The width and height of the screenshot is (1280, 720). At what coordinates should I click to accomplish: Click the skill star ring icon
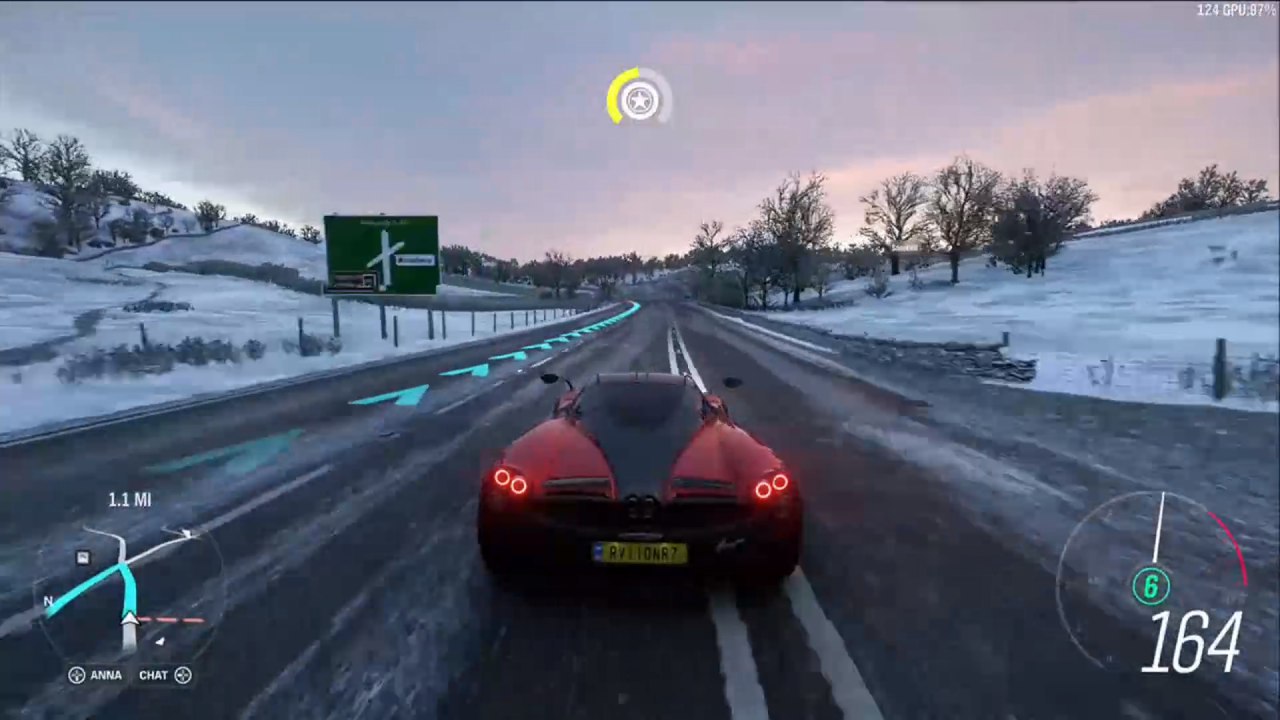tap(639, 98)
